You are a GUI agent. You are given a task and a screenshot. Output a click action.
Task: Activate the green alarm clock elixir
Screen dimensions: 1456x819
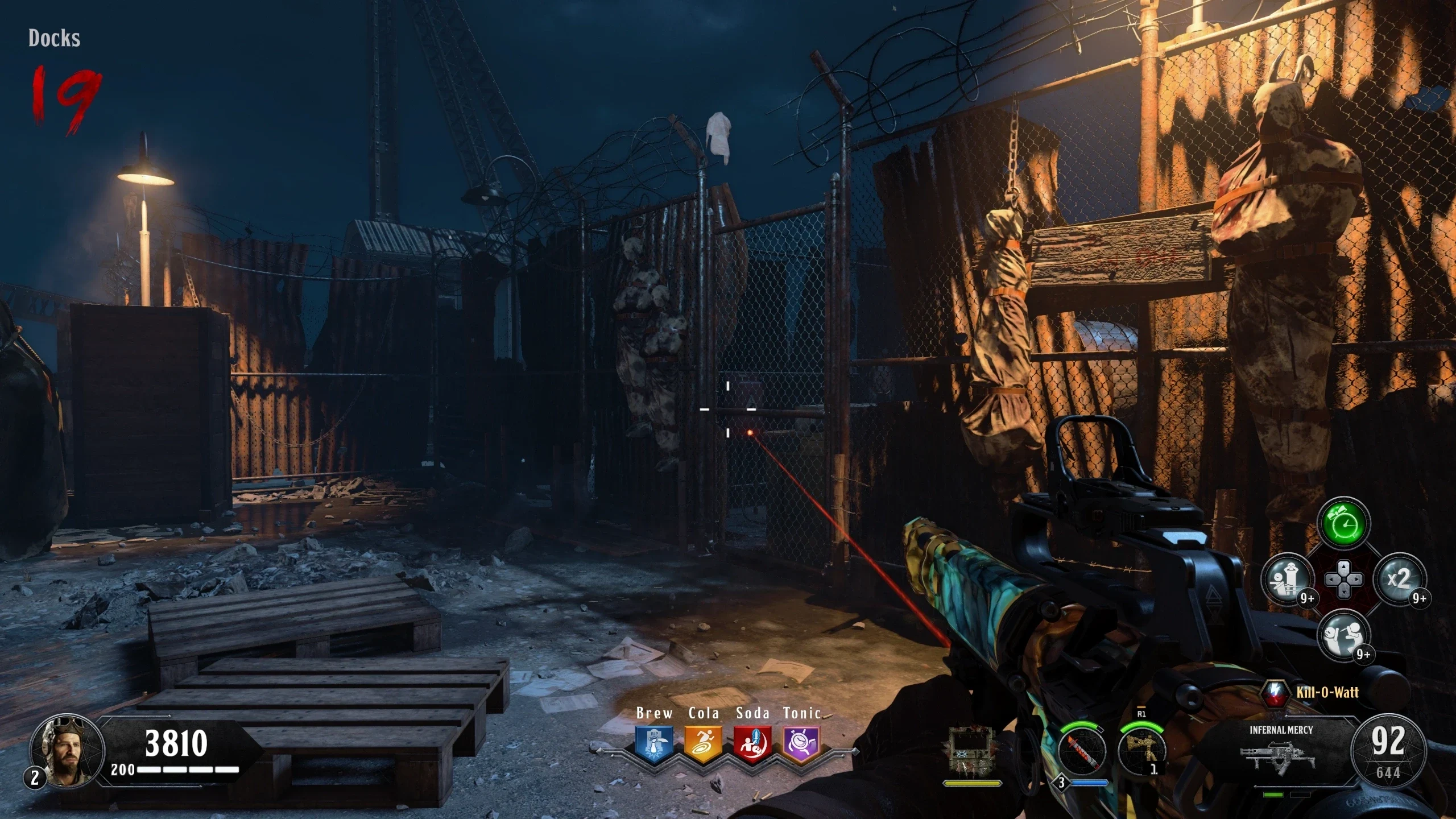(1343, 522)
